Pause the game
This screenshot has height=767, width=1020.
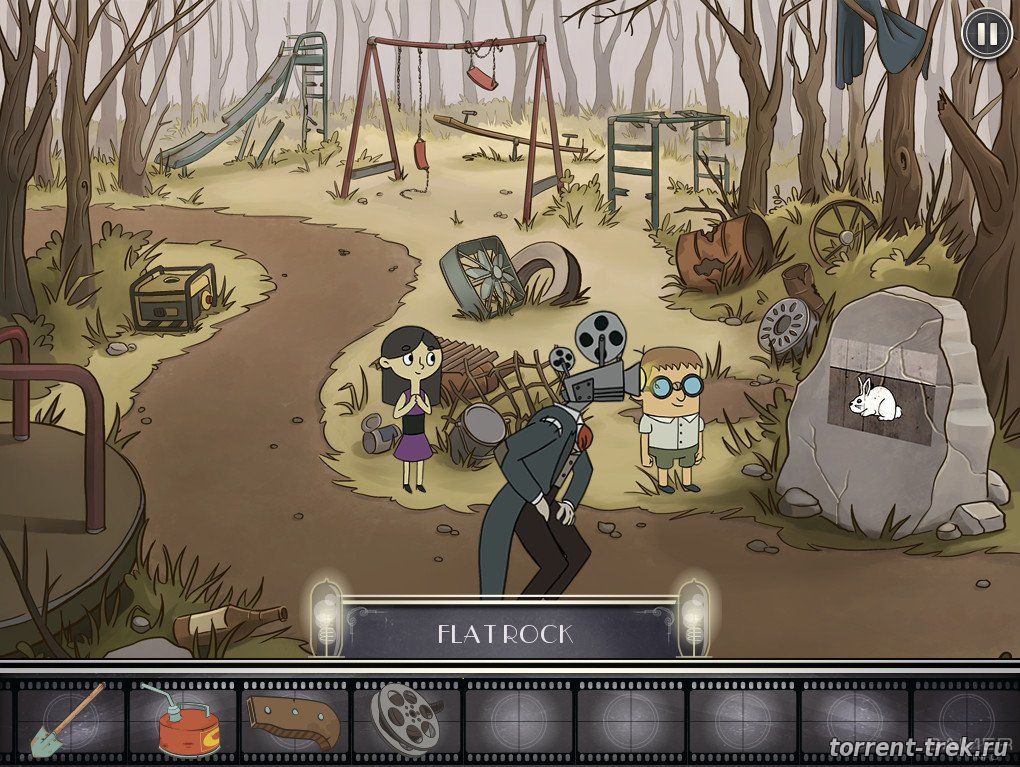(x=986, y=34)
